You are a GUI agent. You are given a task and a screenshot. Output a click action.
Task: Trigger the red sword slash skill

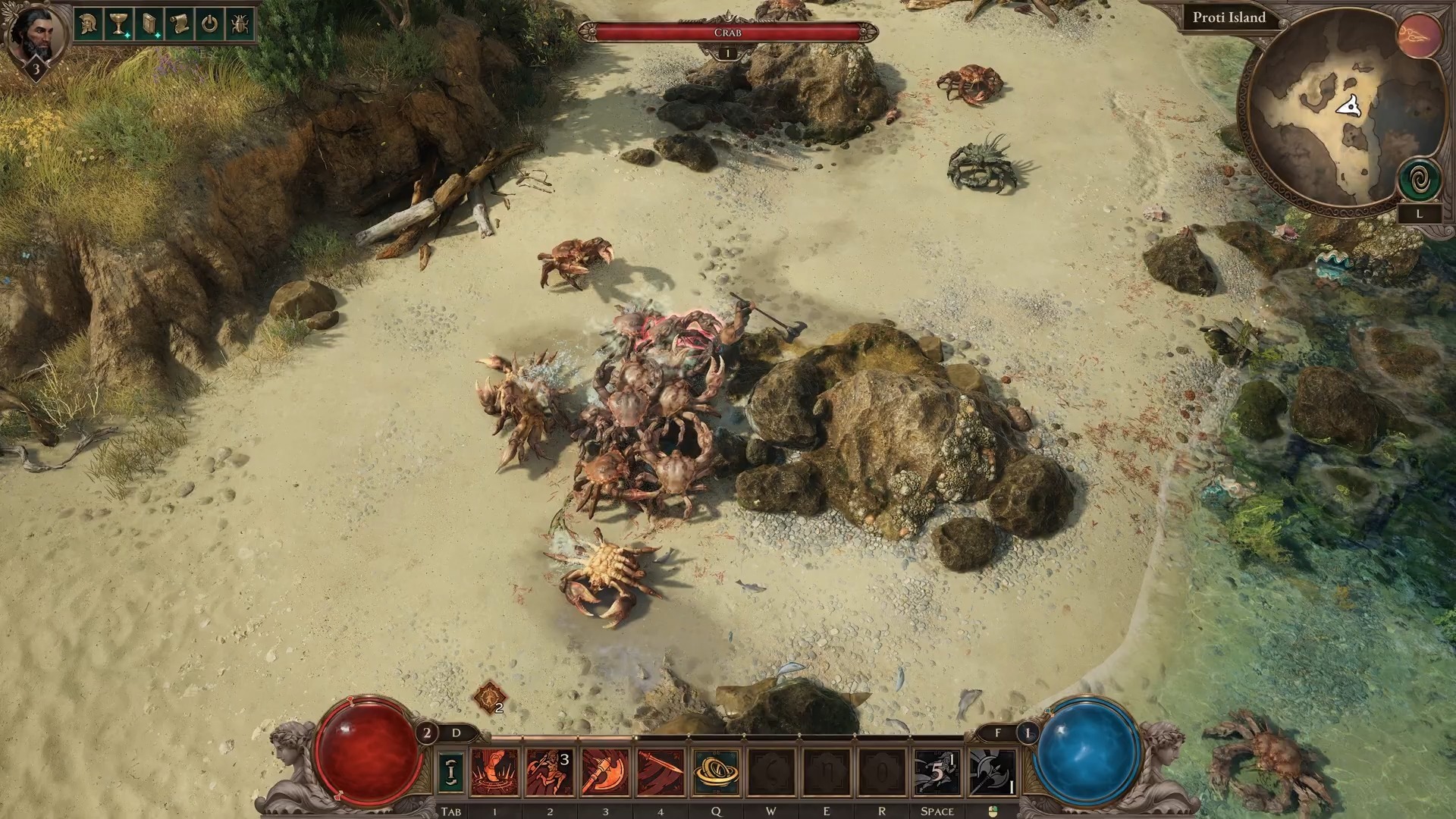click(x=661, y=772)
